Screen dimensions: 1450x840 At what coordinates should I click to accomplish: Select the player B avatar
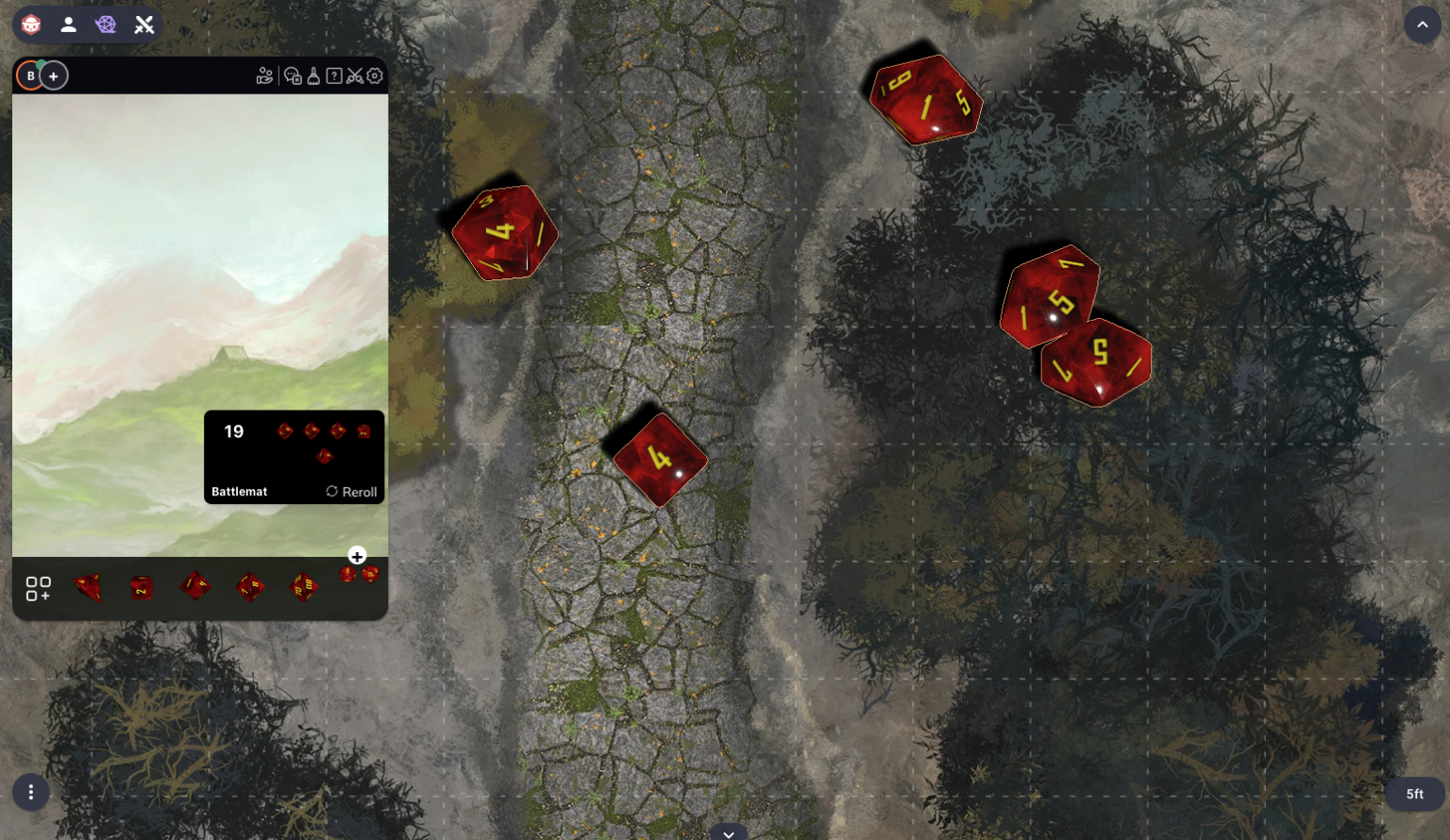tap(30, 76)
